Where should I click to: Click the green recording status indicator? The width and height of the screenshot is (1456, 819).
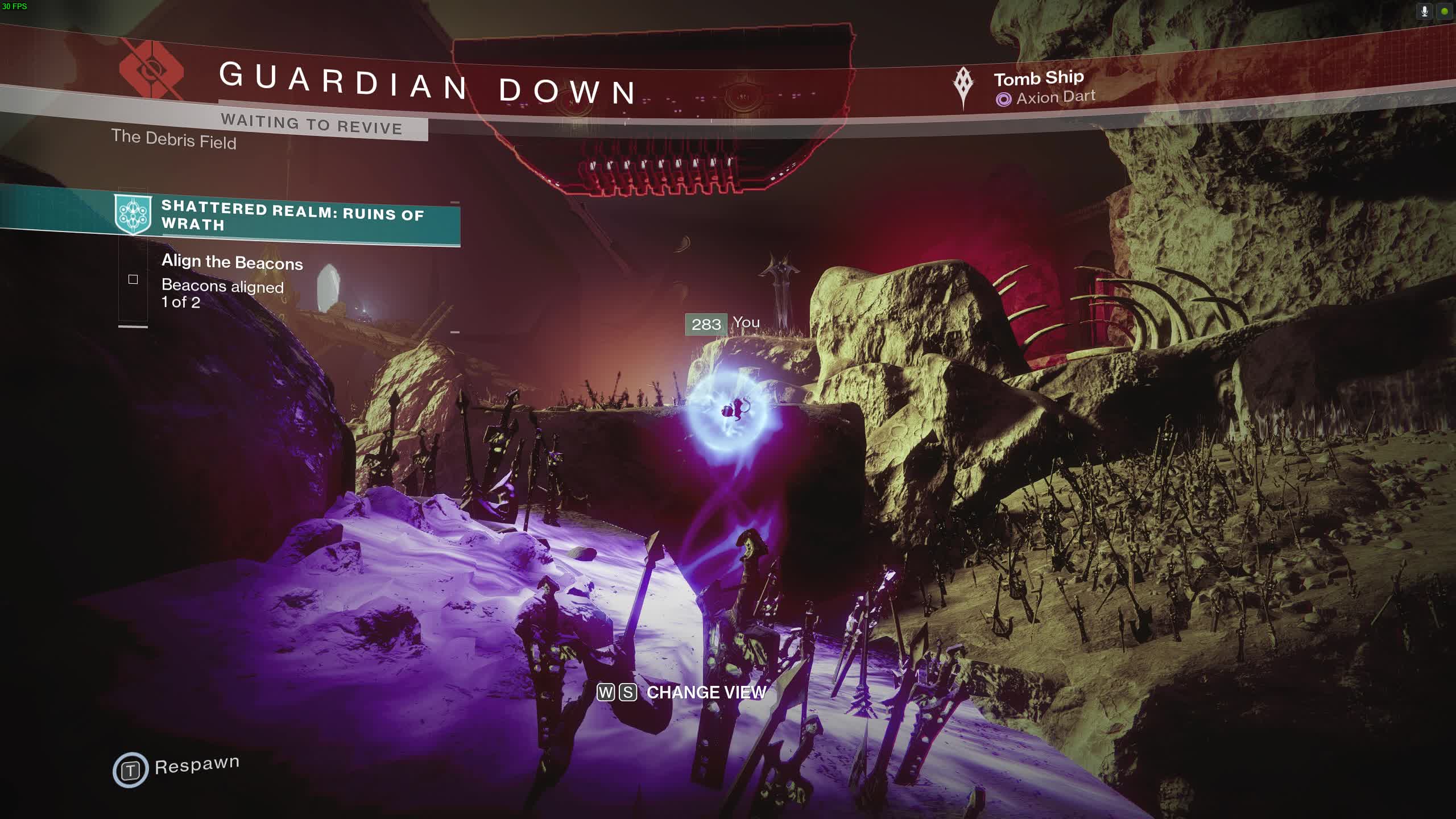[1445, 11]
